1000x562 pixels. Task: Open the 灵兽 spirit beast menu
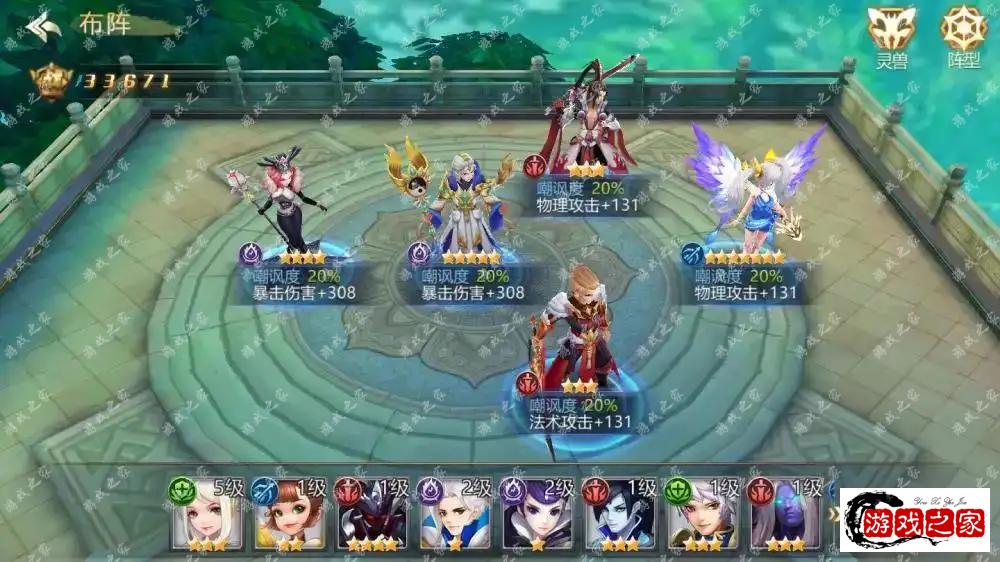point(889,34)
